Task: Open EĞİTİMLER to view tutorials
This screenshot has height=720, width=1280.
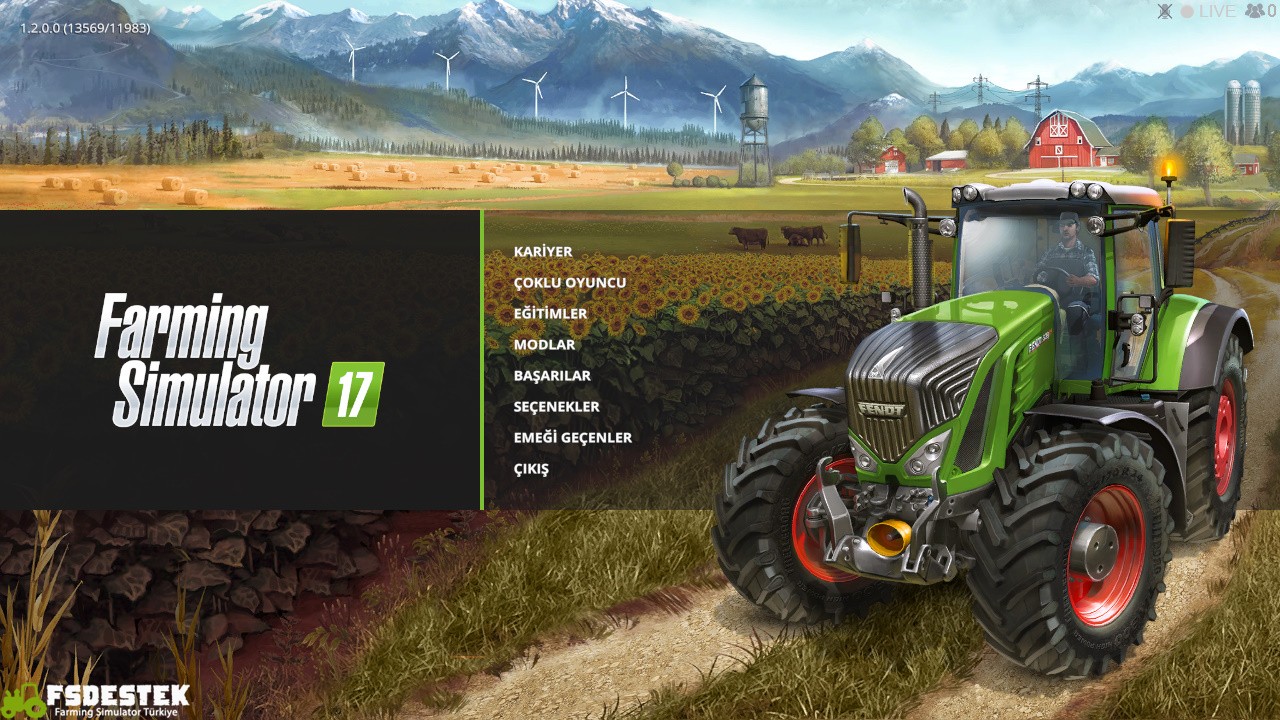Action: click(x=548, y=313)
